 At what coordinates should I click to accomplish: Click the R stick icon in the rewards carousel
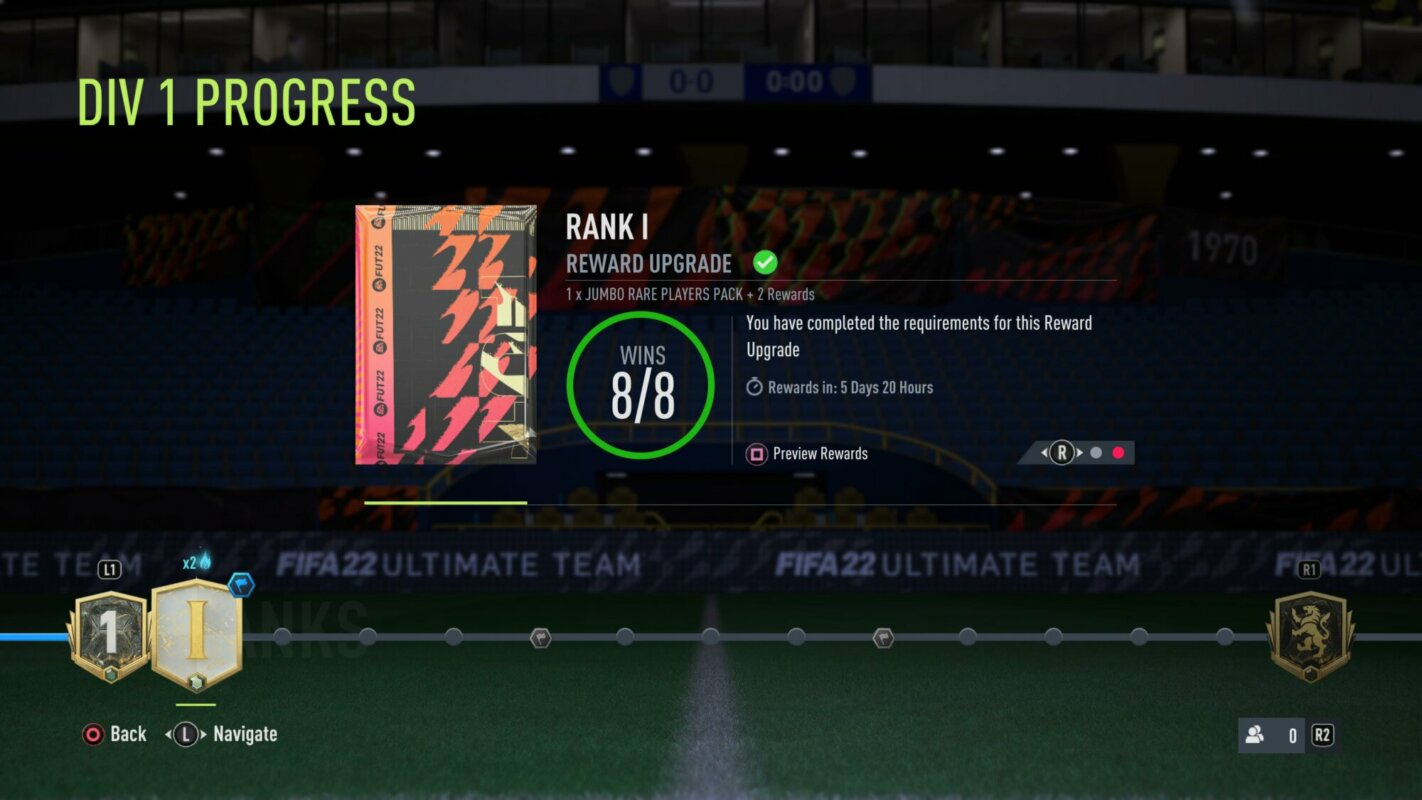coord(1061,452)
